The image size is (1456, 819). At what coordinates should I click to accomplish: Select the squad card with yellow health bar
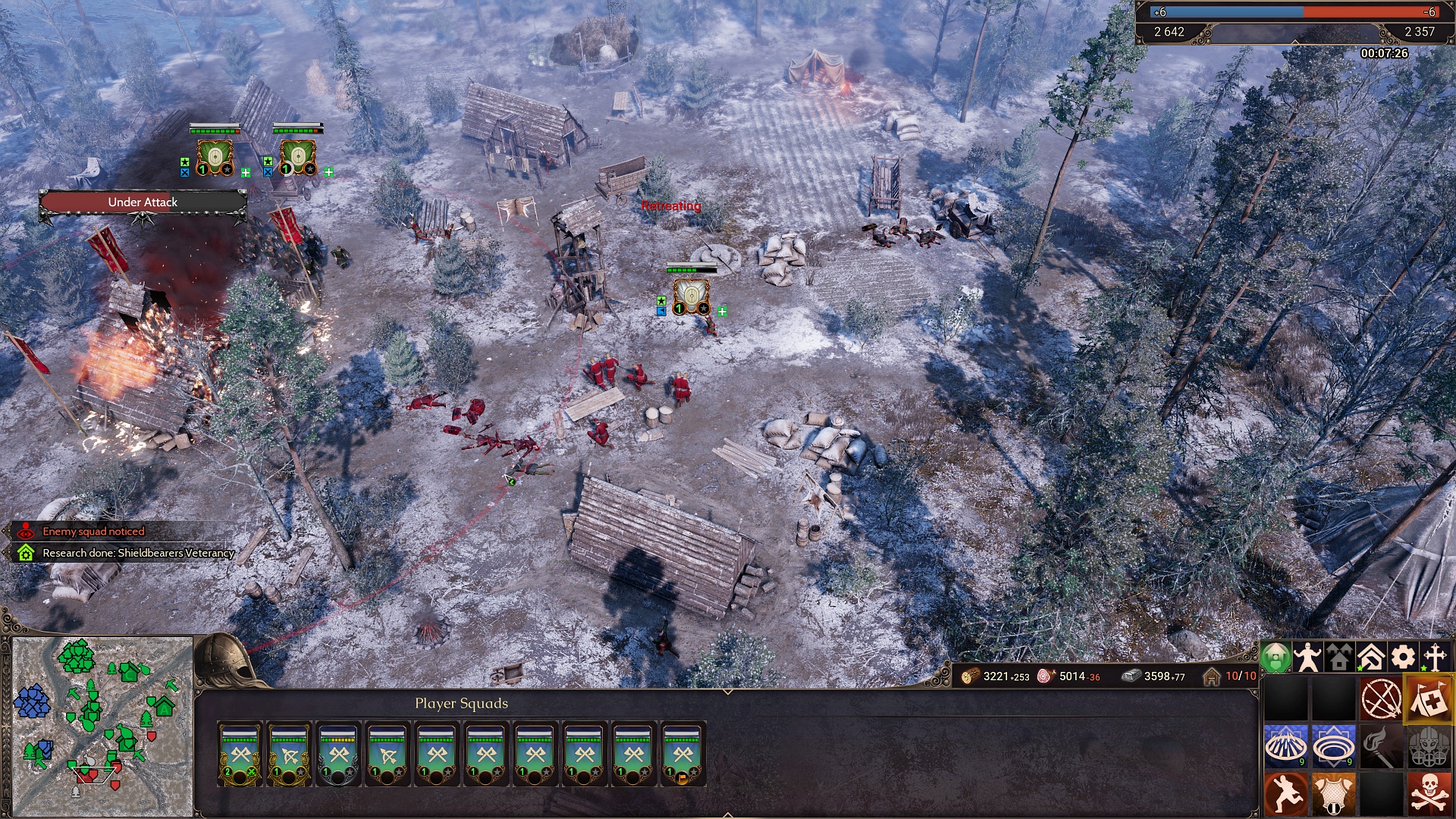[x=338, y=754]
